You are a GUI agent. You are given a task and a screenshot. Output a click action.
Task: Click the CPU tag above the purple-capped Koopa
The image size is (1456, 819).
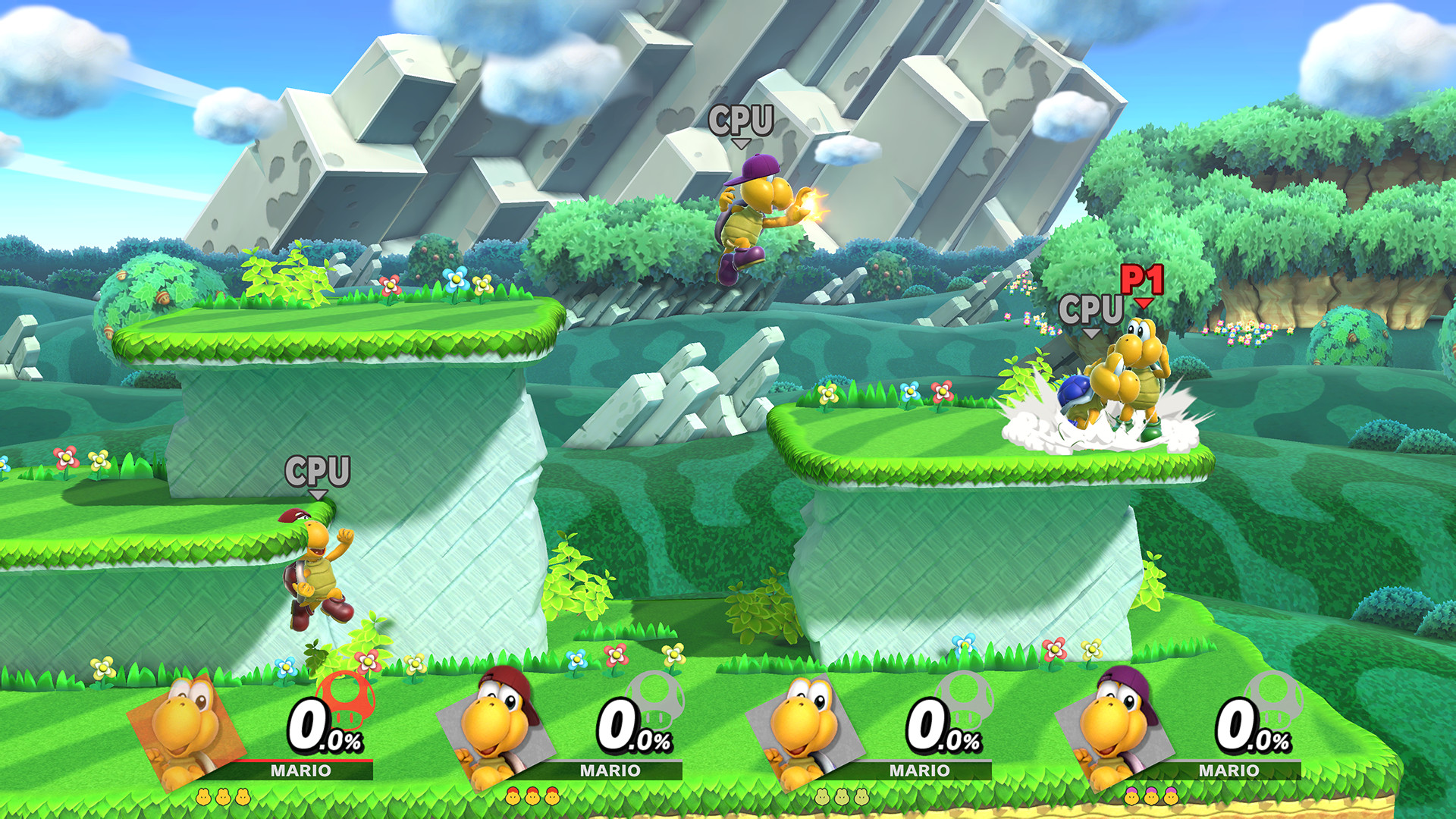(742, 119)
